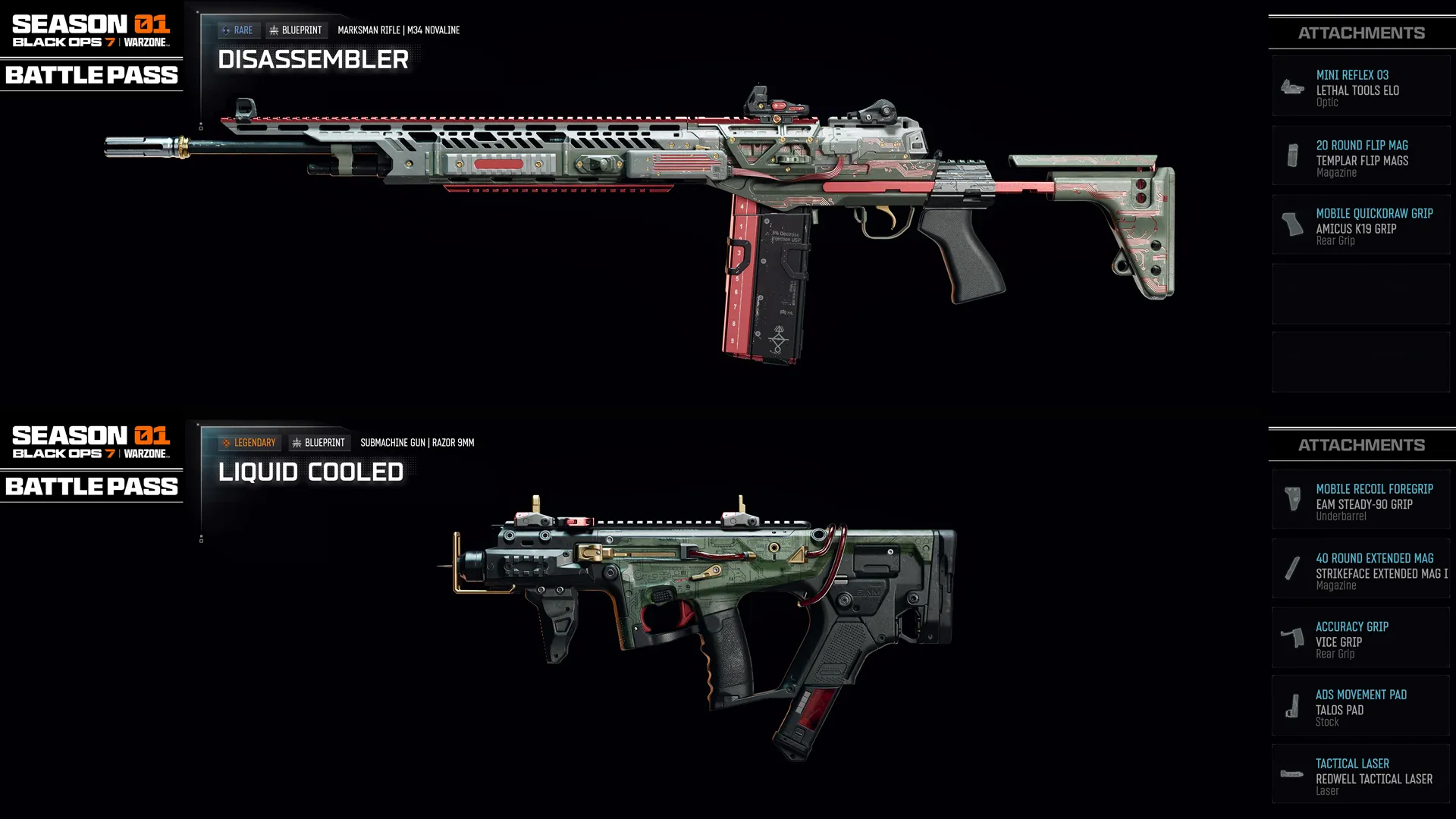Screen dimensions: 1456x819
Task: Open the top Attachments panel header
Action: pyautogui.click(x=1361, y=33)
